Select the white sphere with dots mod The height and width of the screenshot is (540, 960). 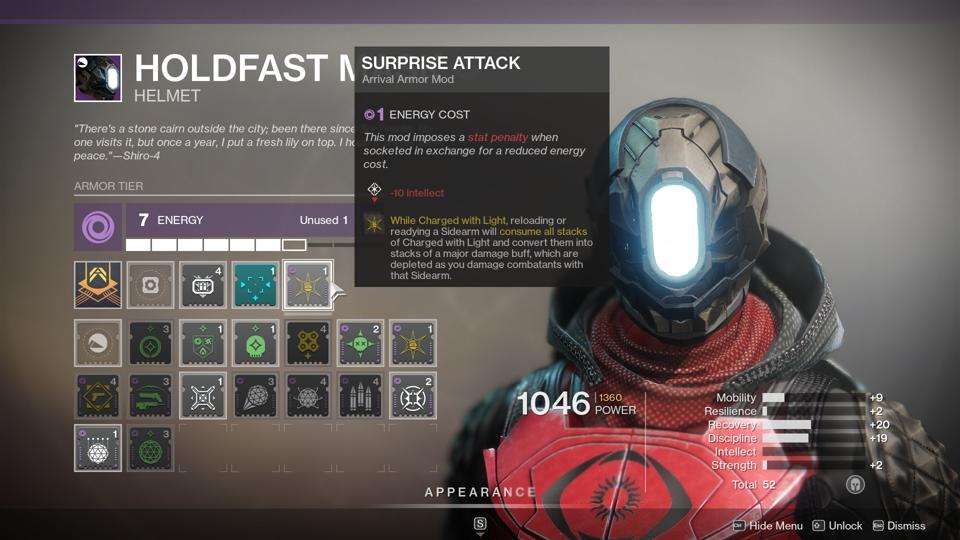click(98, 448)
